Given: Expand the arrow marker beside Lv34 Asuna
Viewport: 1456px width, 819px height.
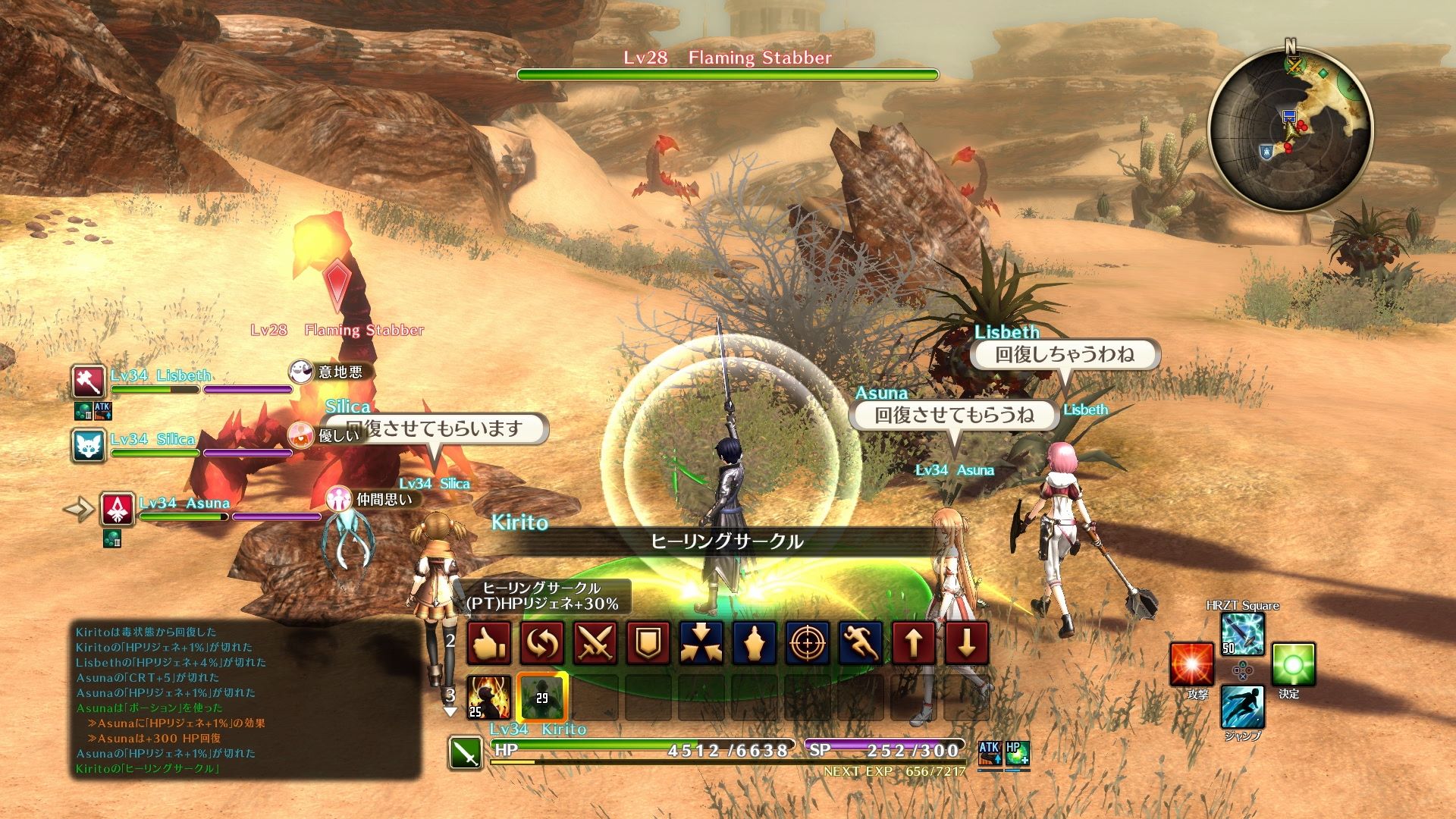Looking at the screenshot, I should point(78,510).
